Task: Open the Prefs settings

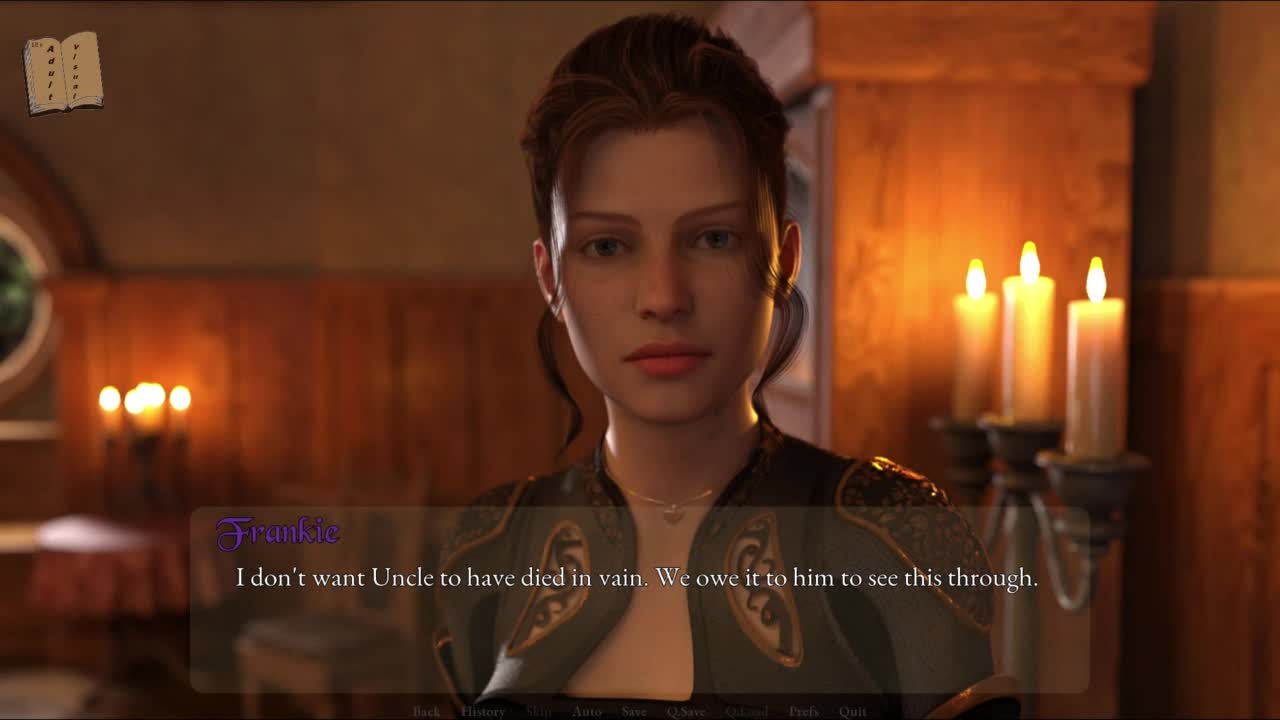Action: (x=804, y=712)
